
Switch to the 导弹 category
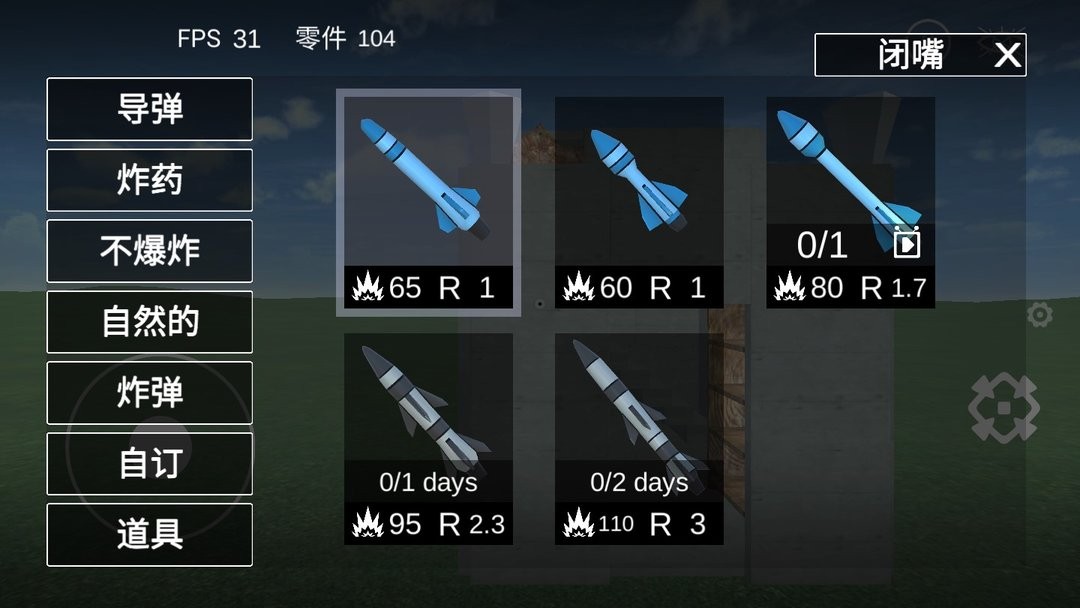tap(150, 109)
